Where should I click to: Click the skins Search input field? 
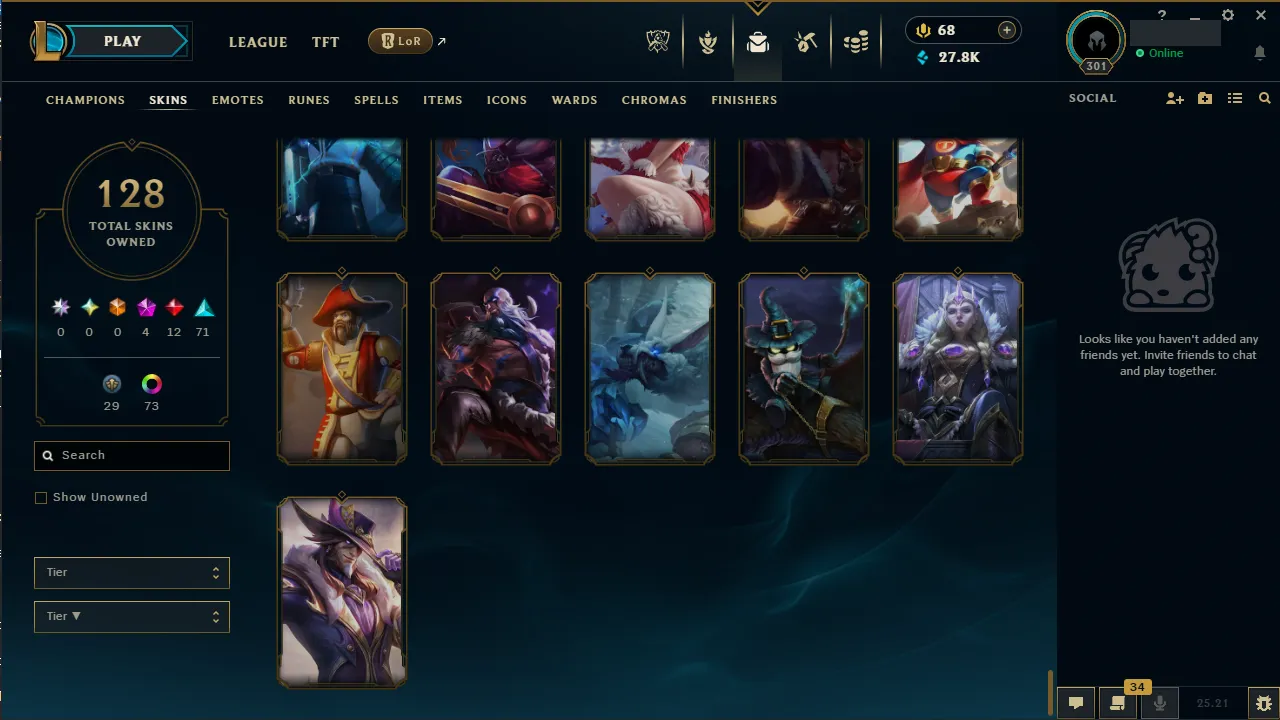[131, 455]
